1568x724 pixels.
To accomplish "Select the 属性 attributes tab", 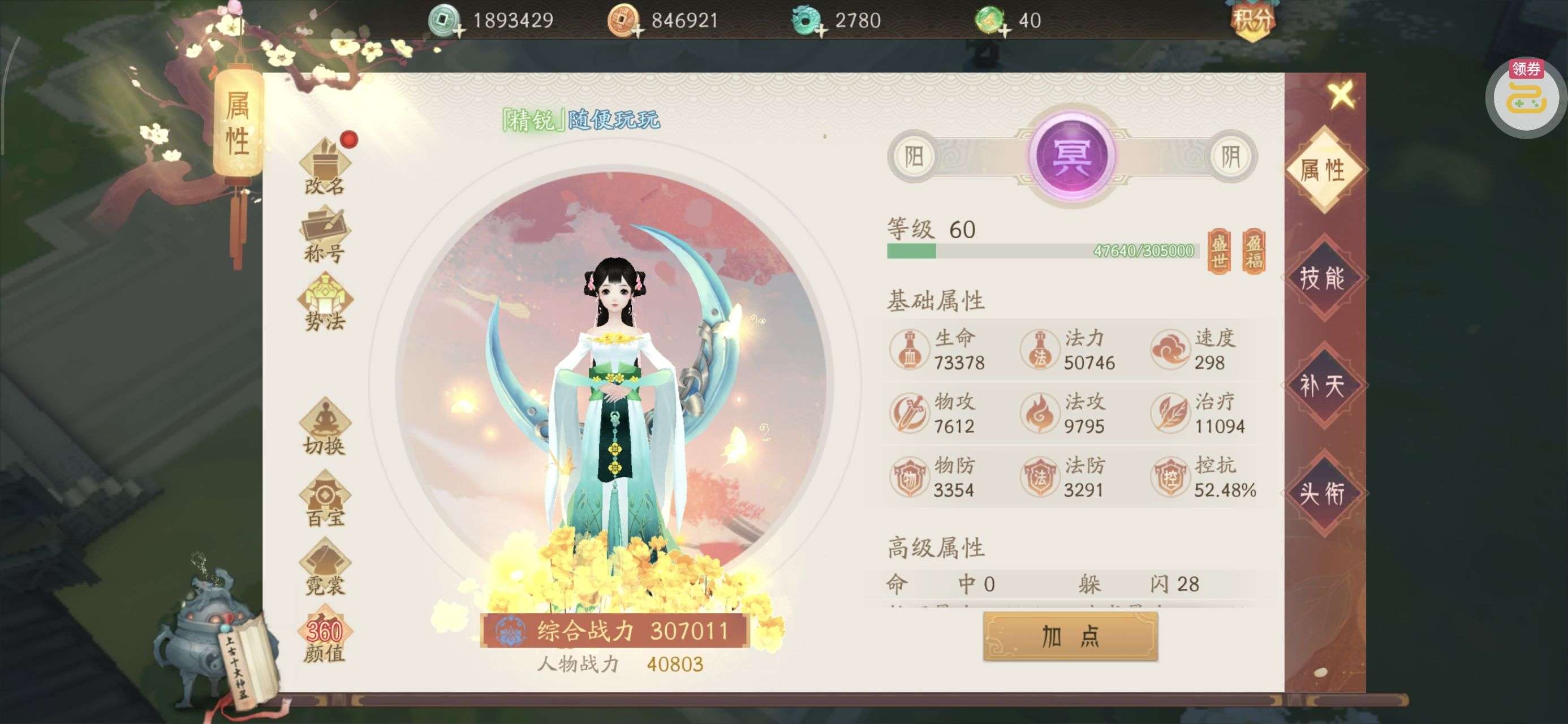I will coord(1323,170).
